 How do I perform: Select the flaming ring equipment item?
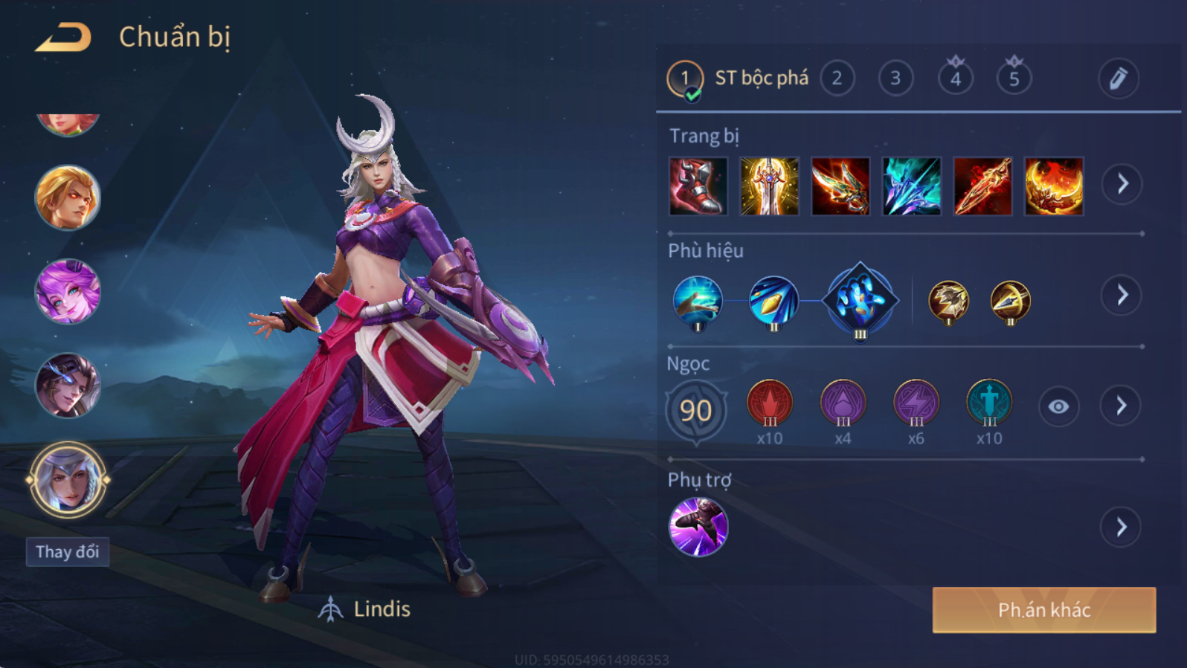tap(1054, 186)
